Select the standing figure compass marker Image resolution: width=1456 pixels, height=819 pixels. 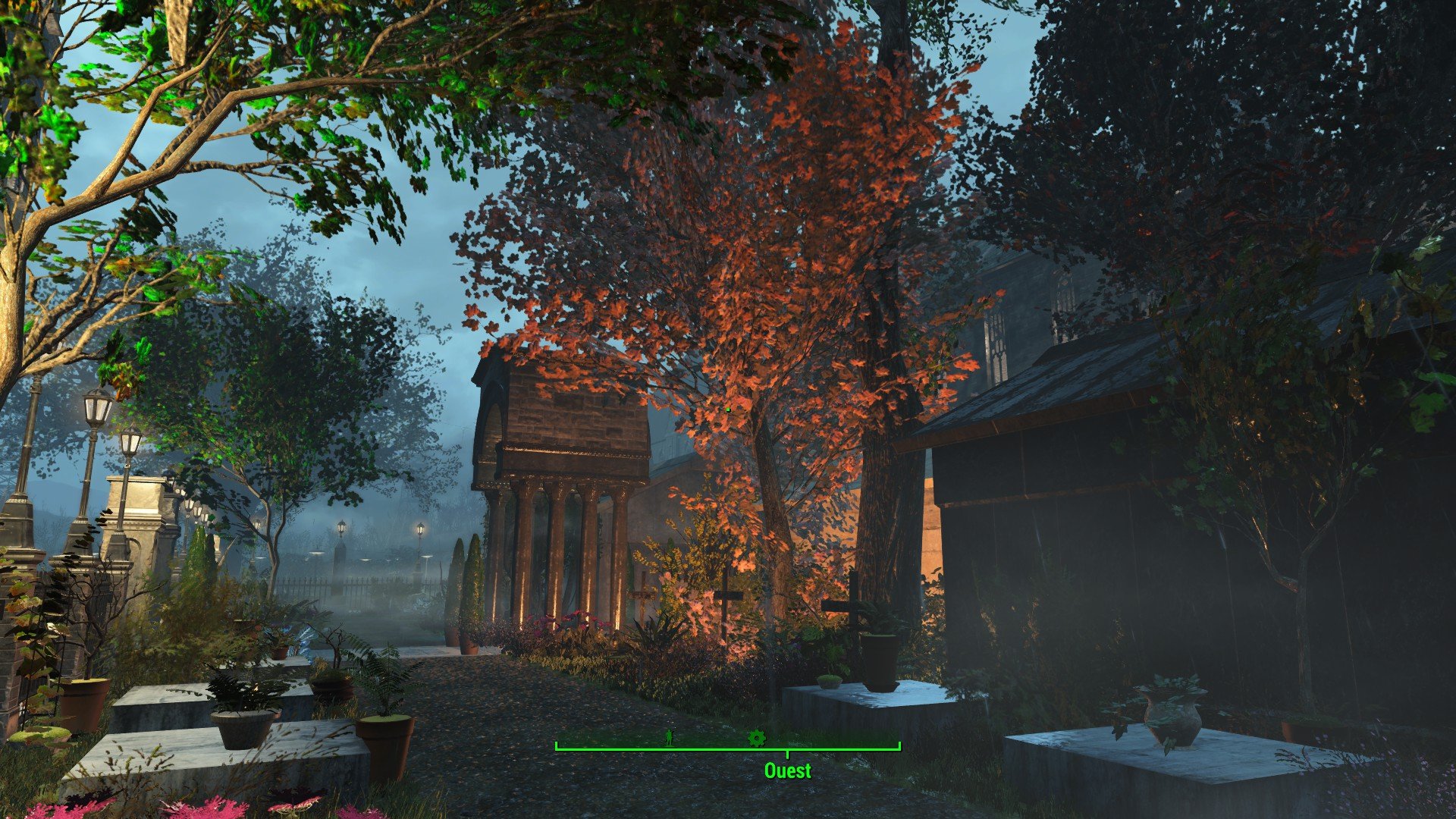(x=669, y=737)
